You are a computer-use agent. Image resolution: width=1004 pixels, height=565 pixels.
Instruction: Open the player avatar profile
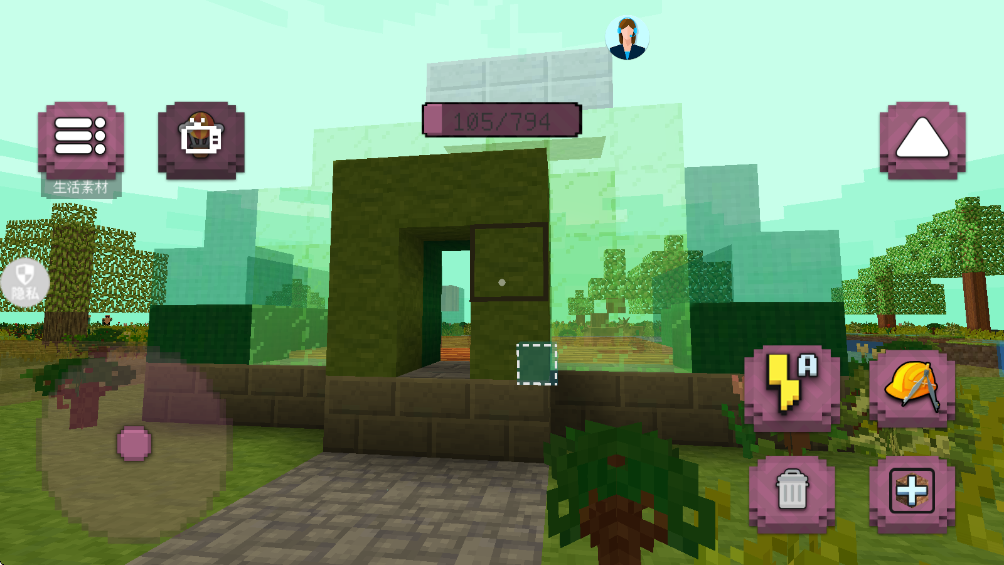tap(628, 38)
